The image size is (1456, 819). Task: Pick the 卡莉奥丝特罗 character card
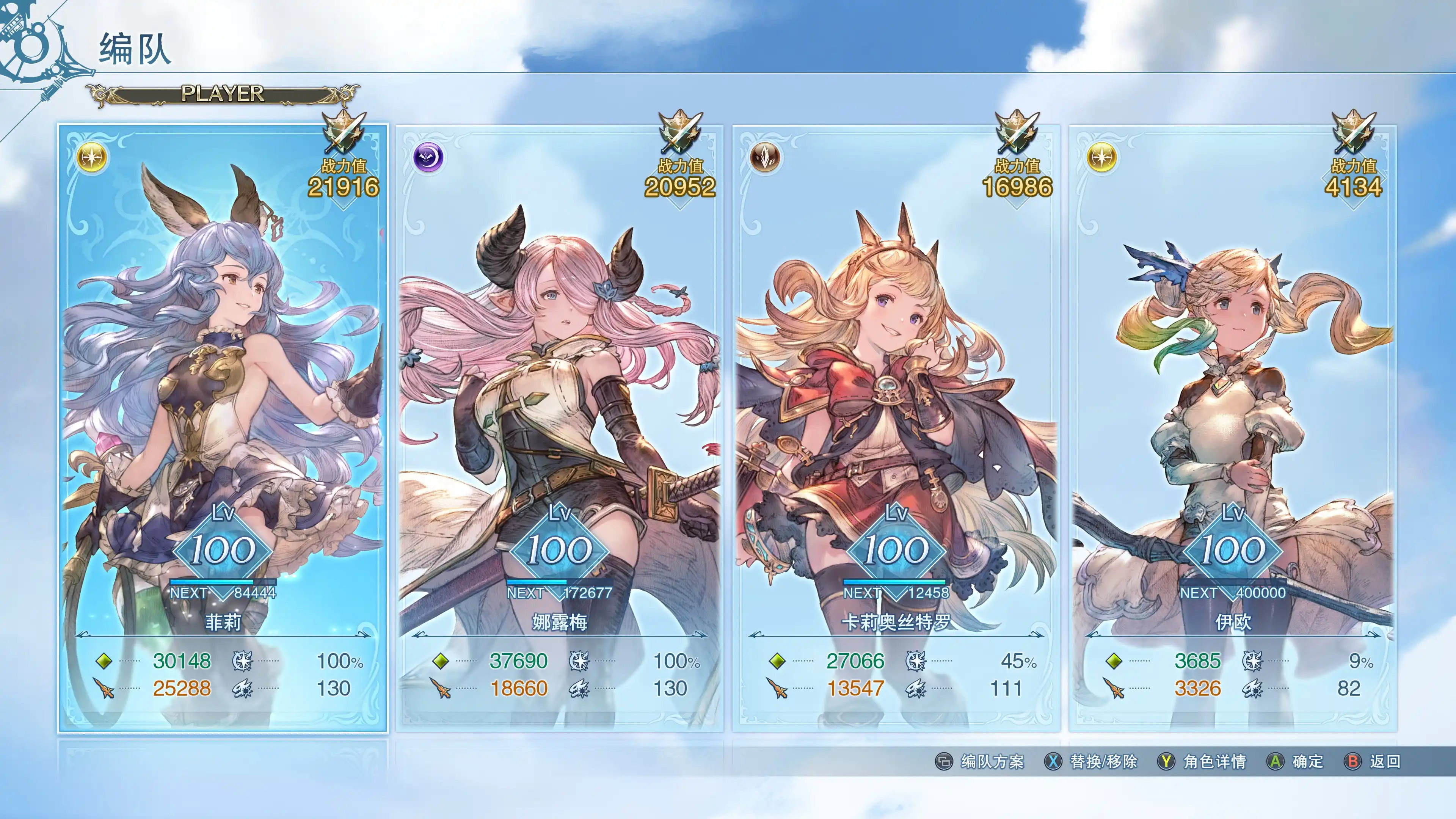[896, 428]
